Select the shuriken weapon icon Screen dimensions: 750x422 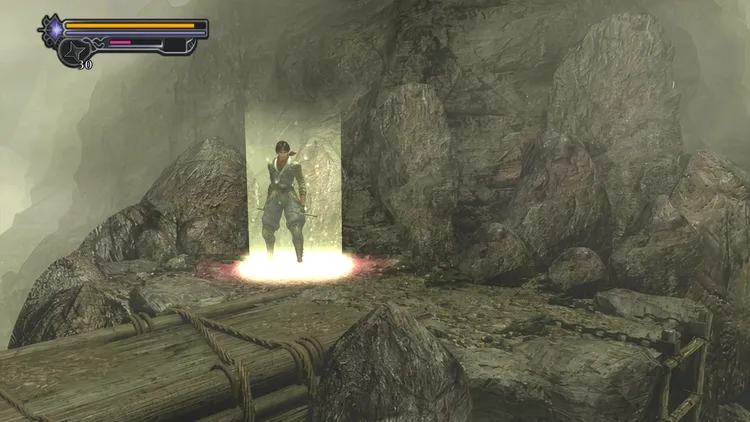76,50
